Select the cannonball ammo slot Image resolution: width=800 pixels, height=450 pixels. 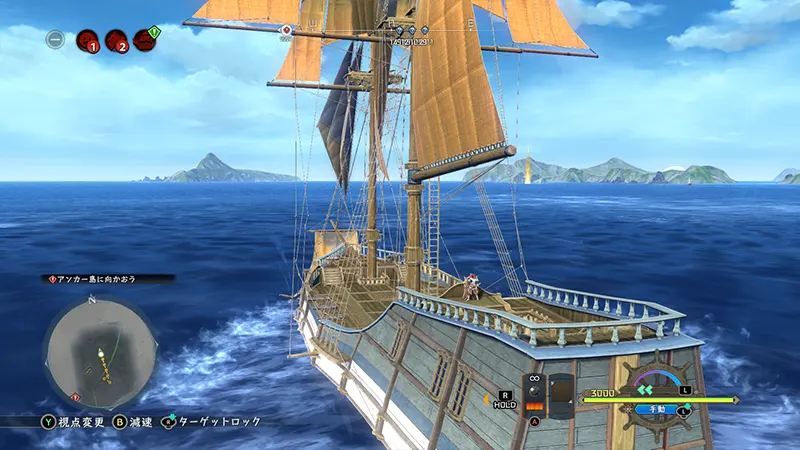coord(535,394)
